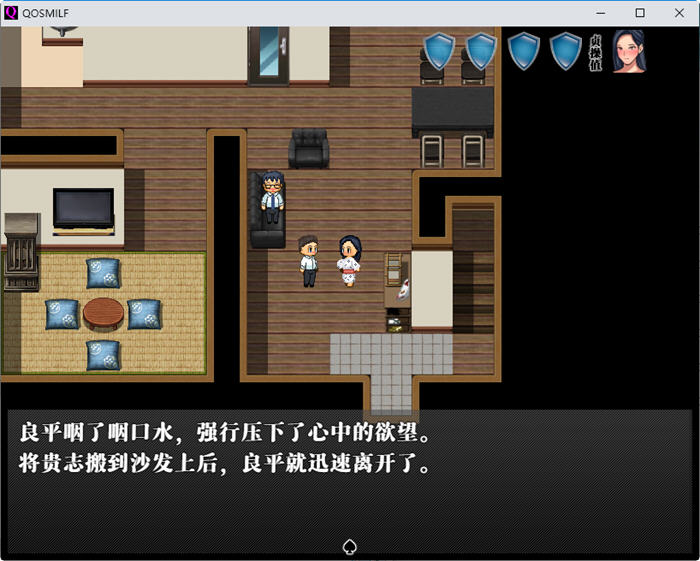Screen dimensions: 700x561
Task: Click the heroine portrait in the HUD
Action: pos(627,51)
